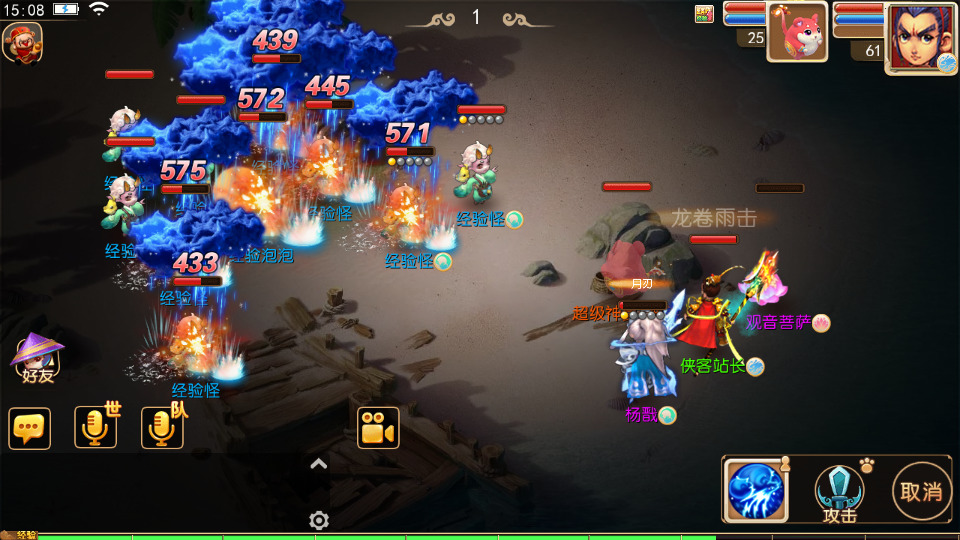Open the gear settings icon
Viewport: 960px width, 540px height.
point(319,520)
